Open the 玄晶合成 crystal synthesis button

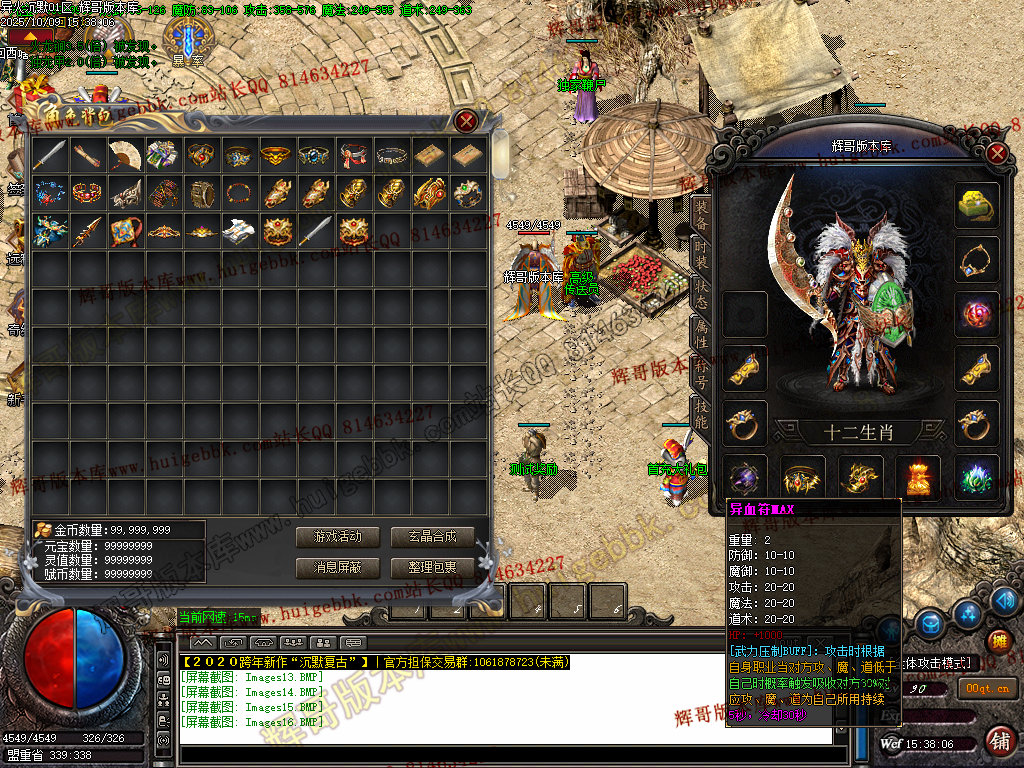[x=431, y=537]
